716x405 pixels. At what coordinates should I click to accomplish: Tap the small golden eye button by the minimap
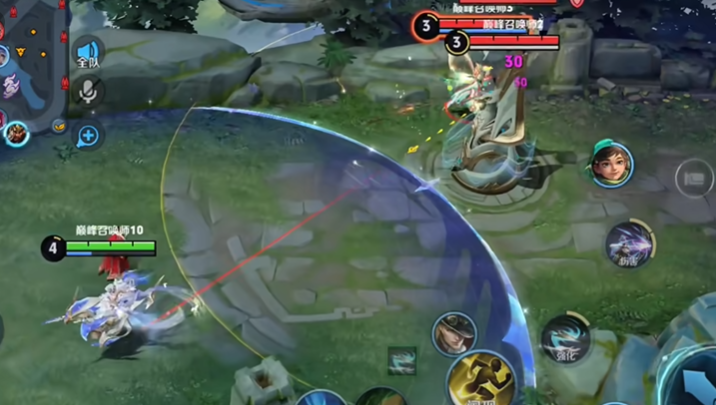tap(59, 126)
